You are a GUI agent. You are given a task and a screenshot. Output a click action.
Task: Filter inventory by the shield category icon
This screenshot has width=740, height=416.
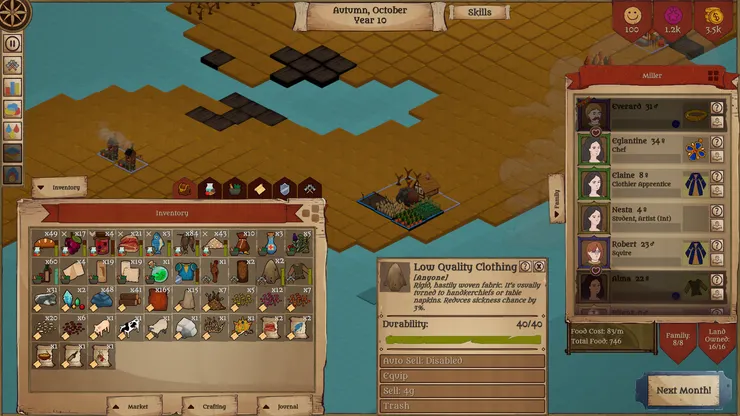coord(285,188)
